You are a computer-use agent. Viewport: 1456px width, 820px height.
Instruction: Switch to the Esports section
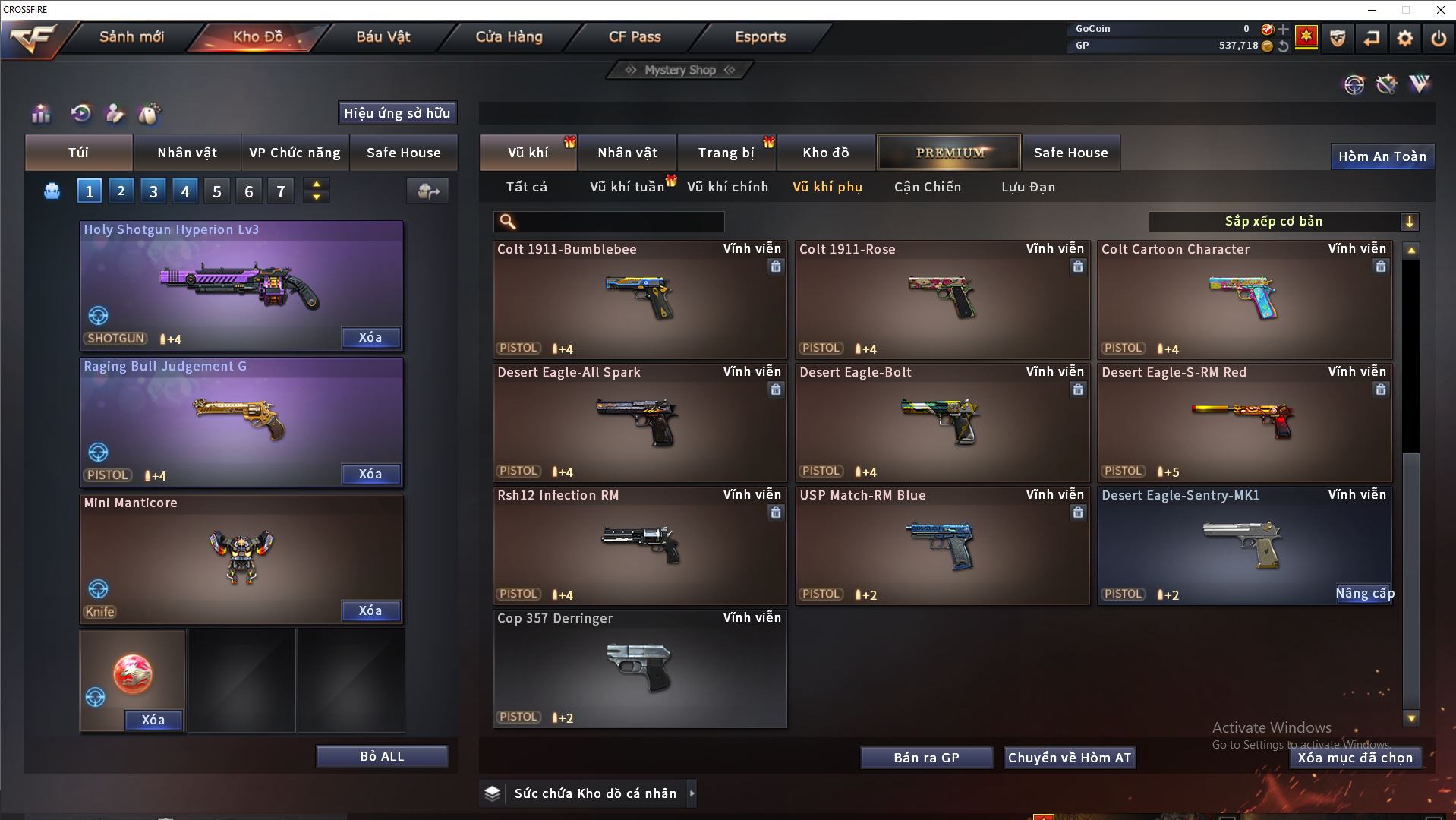point(760,36)
